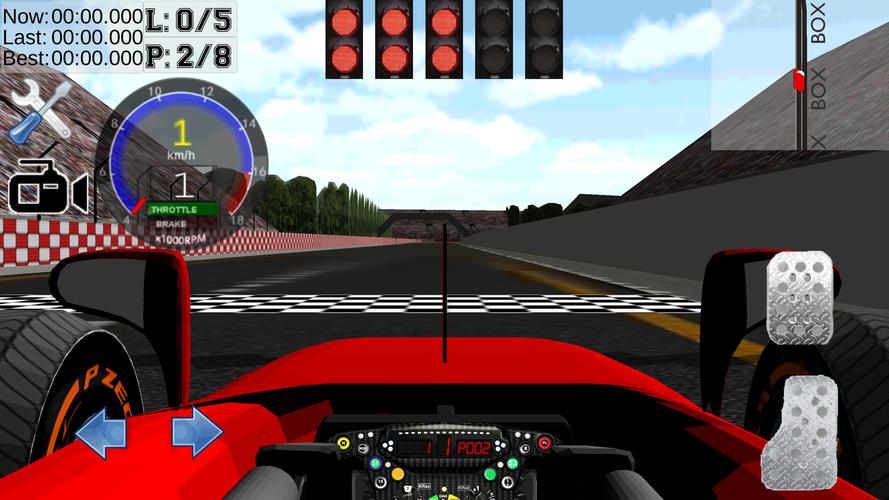Tap the upper metal brake pedal
This screenshot has width=889, height=500.
pos(800,299)
